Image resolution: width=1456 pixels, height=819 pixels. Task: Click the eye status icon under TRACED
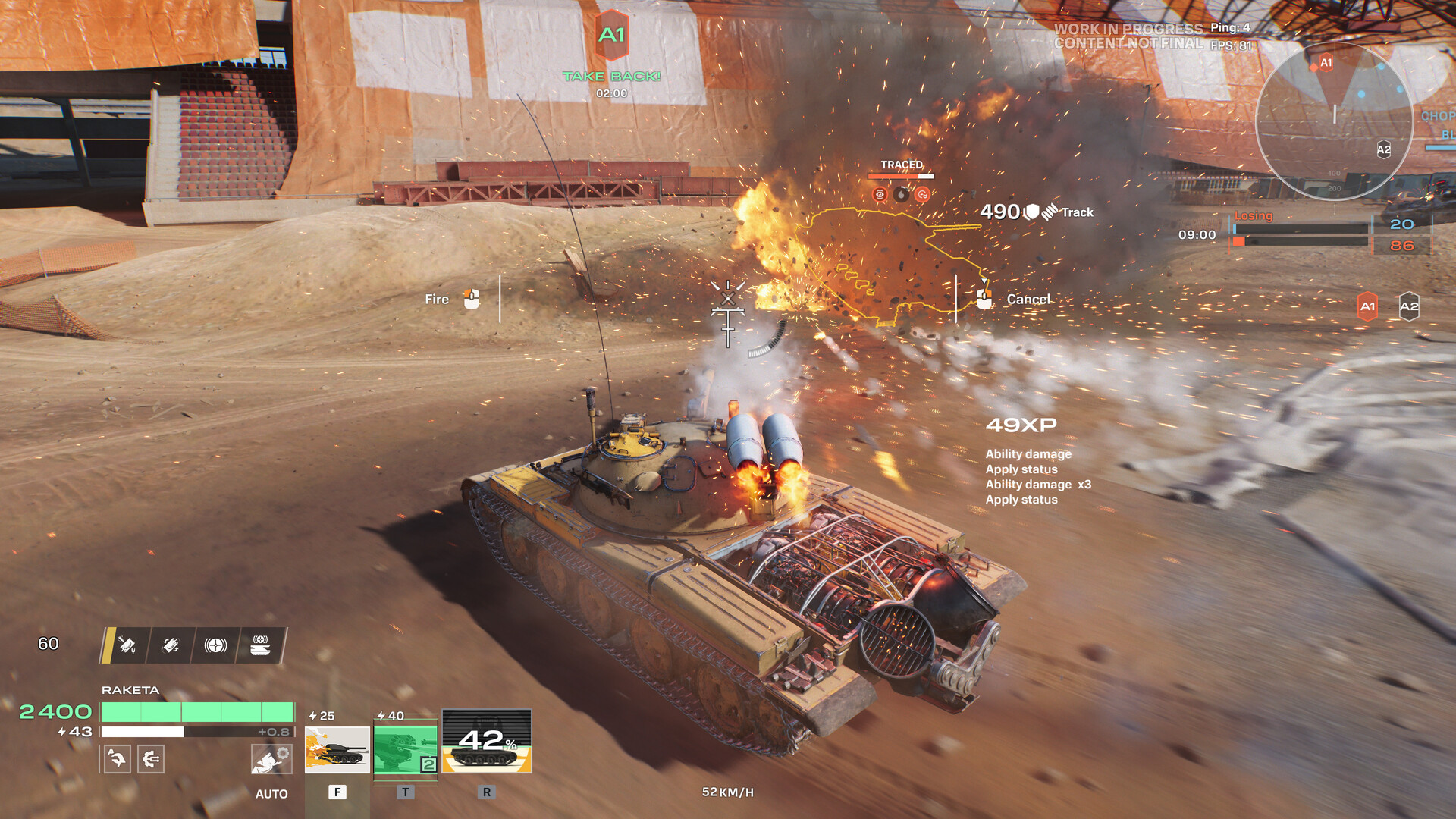coord(880,195)
